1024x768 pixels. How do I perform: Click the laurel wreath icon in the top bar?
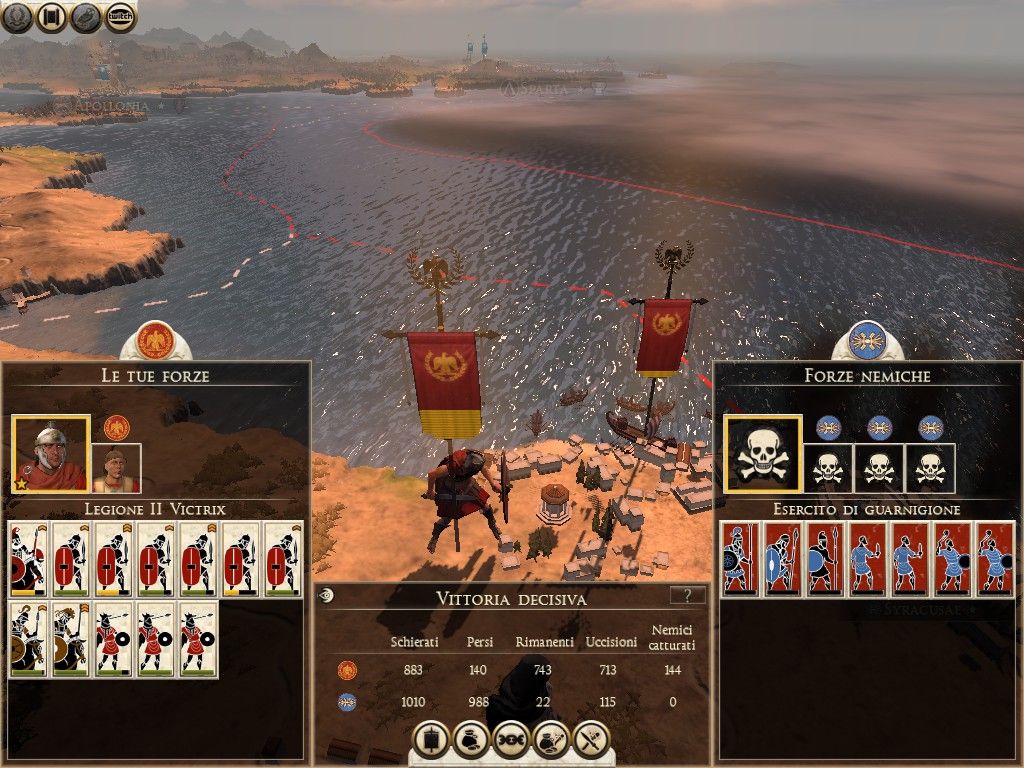pyautogui.click(x=17, y=17)
